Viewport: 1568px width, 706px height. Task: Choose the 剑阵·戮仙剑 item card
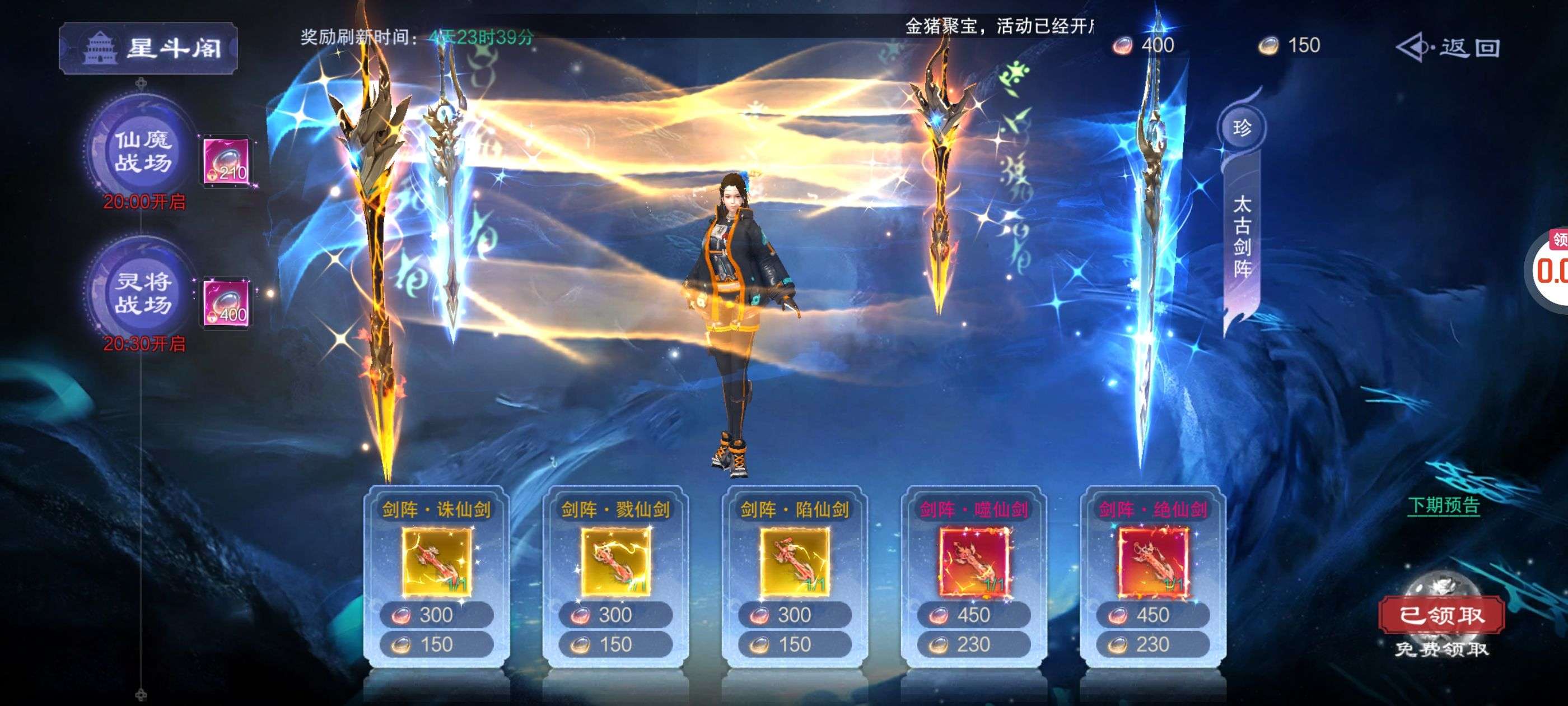coord(615,560)
